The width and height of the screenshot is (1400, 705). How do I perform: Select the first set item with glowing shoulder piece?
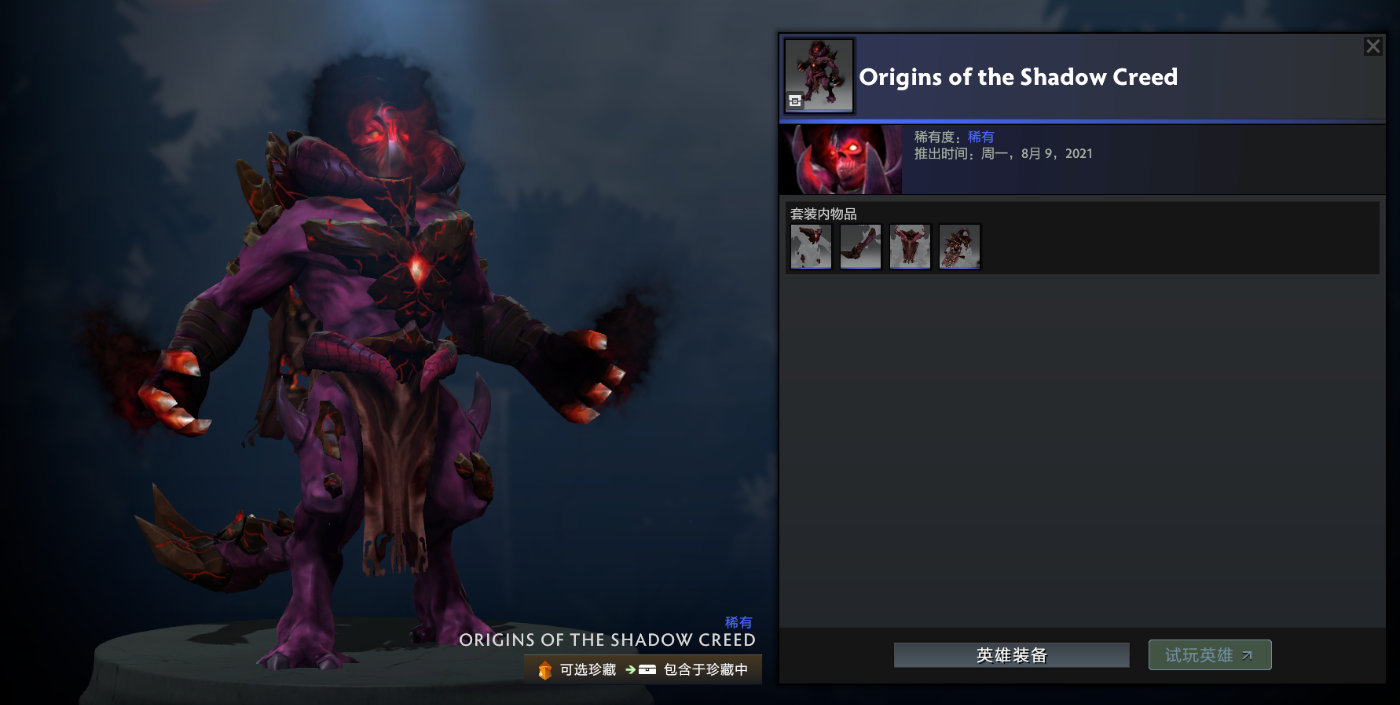coord(811,246)
